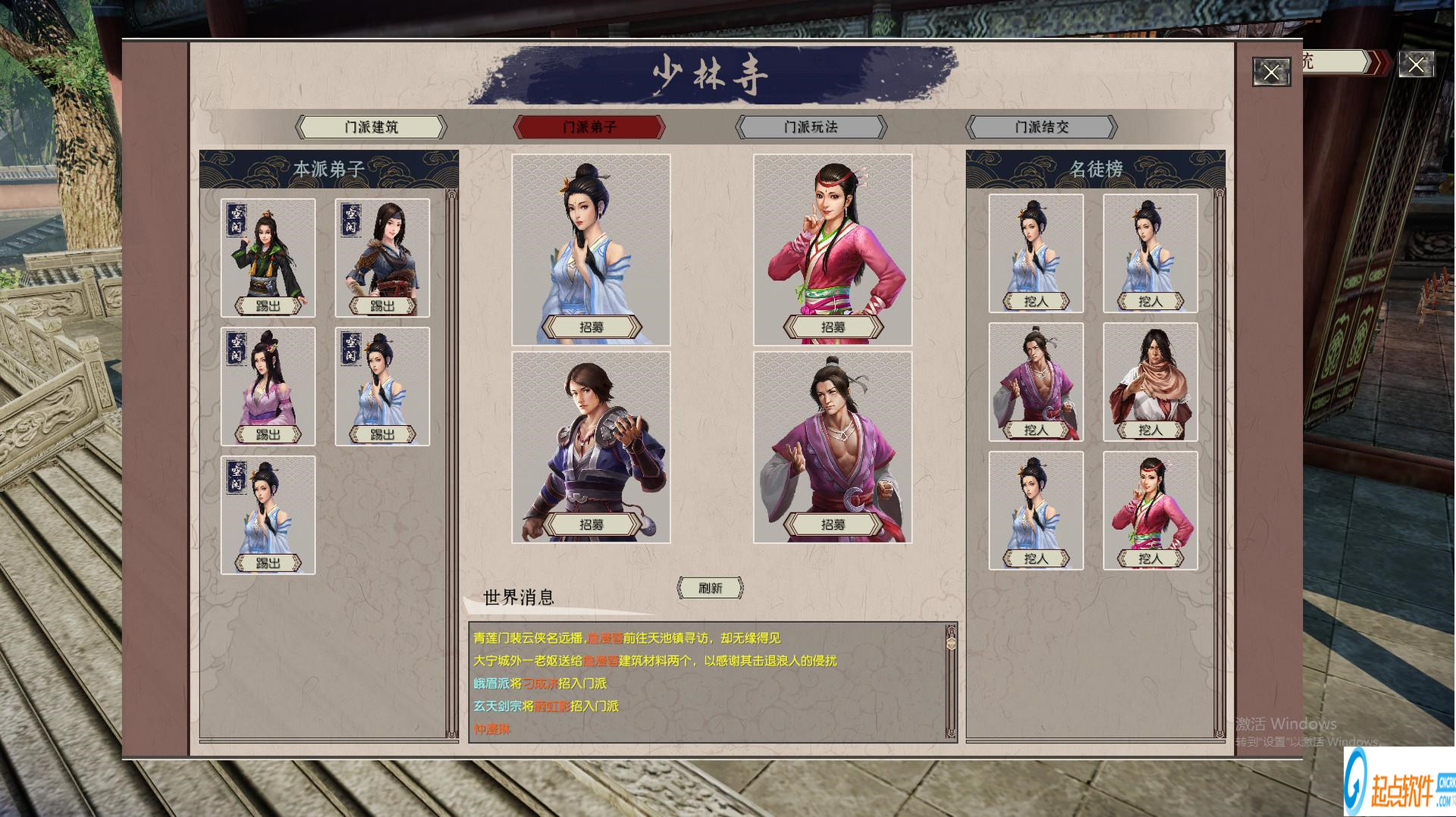Click the scroll-up arrow above the message scrollbar
This screenshot has height=817, width=1456.
click(x=952, y=630)
